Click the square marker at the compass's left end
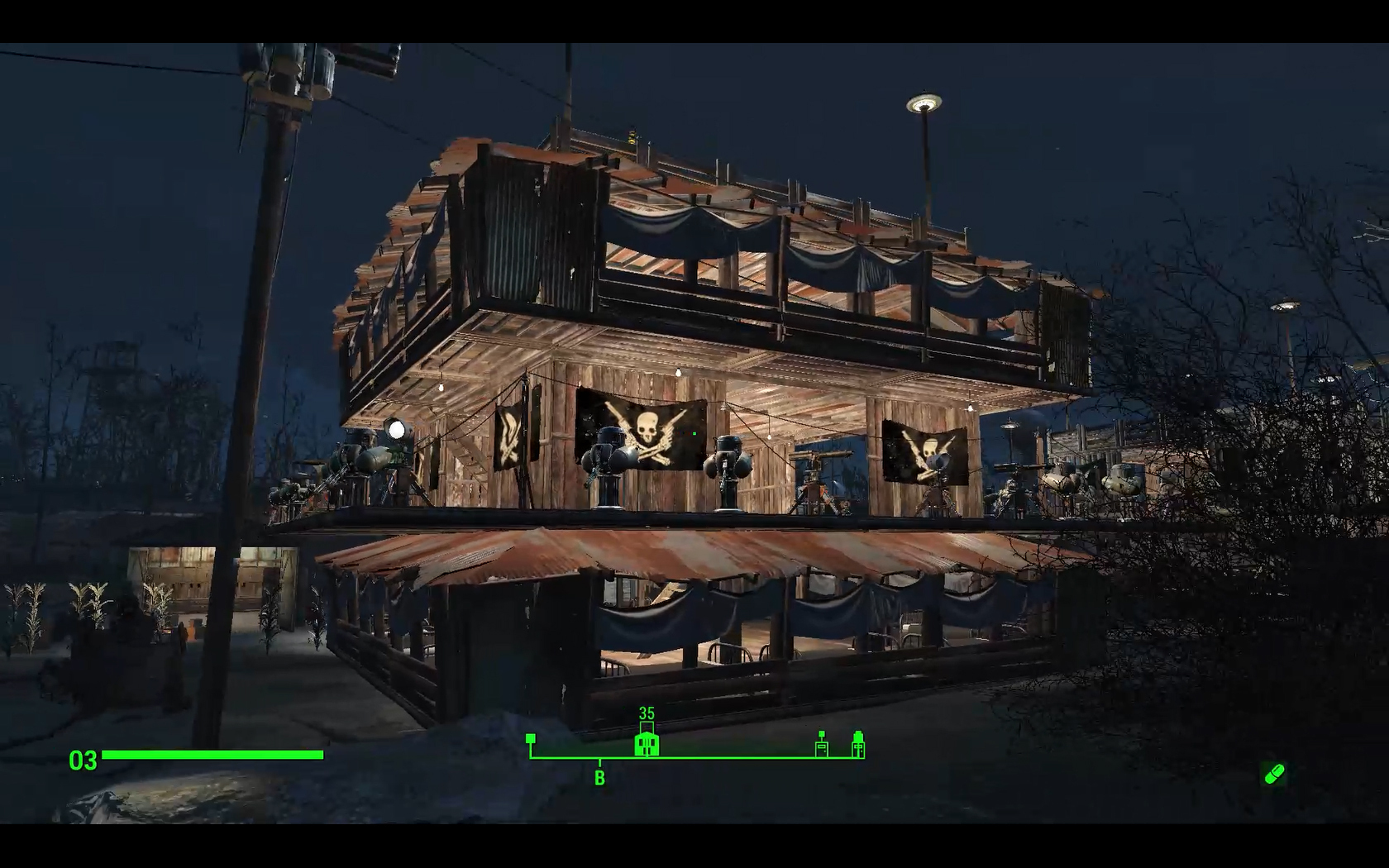This screenshot has width=1389, height=868. click(531, 738)
